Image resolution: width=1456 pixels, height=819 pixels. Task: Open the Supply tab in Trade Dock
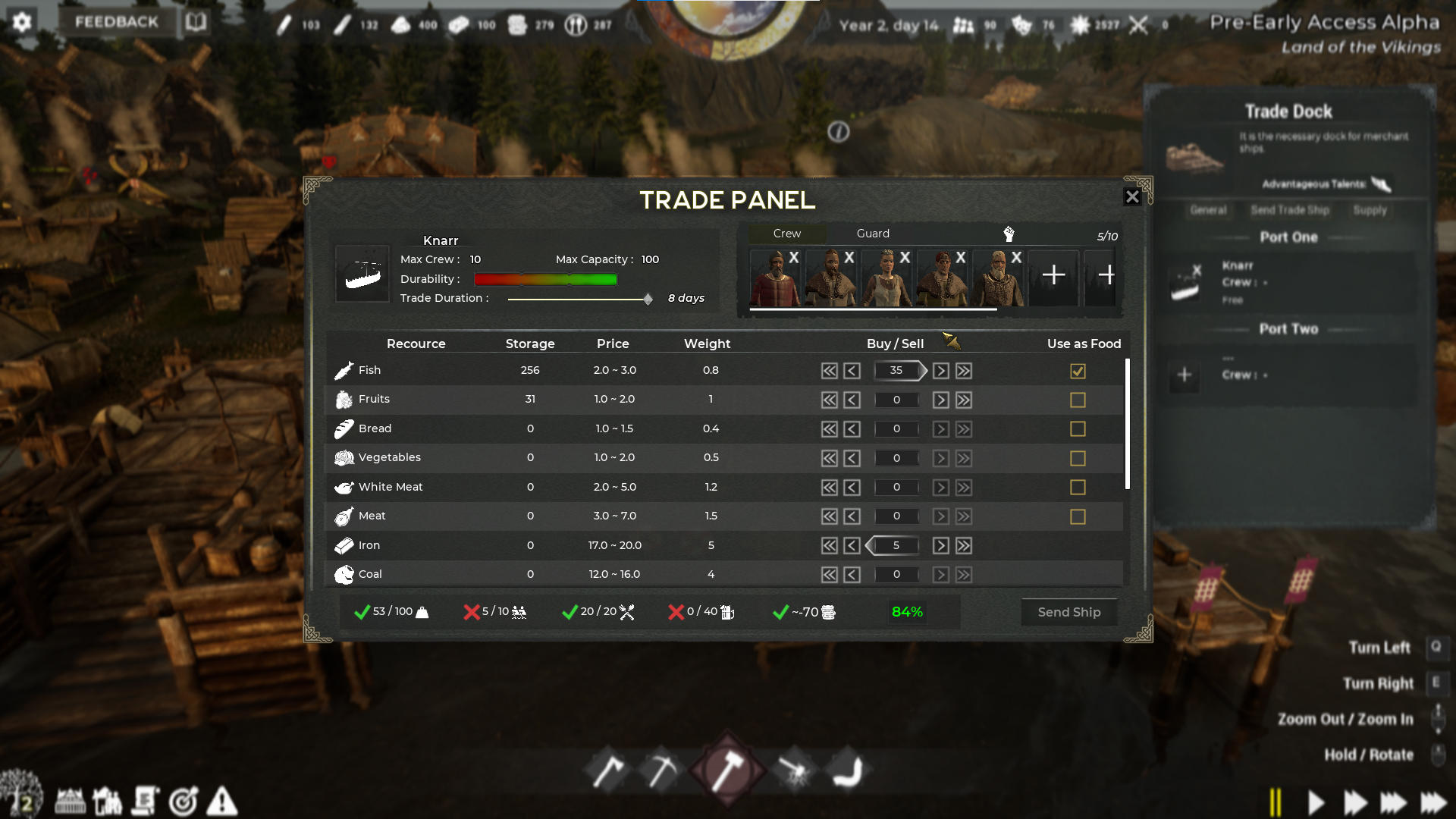[x=1370, y=210]
